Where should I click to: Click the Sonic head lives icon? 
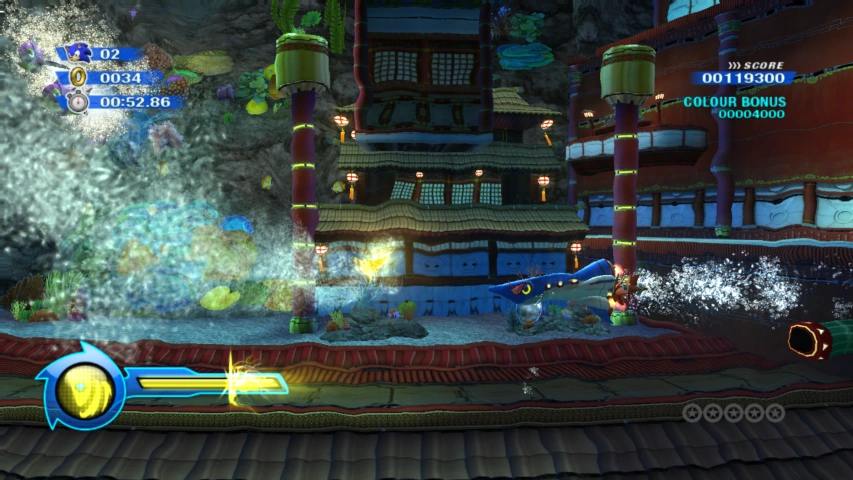tap(78, 53)
